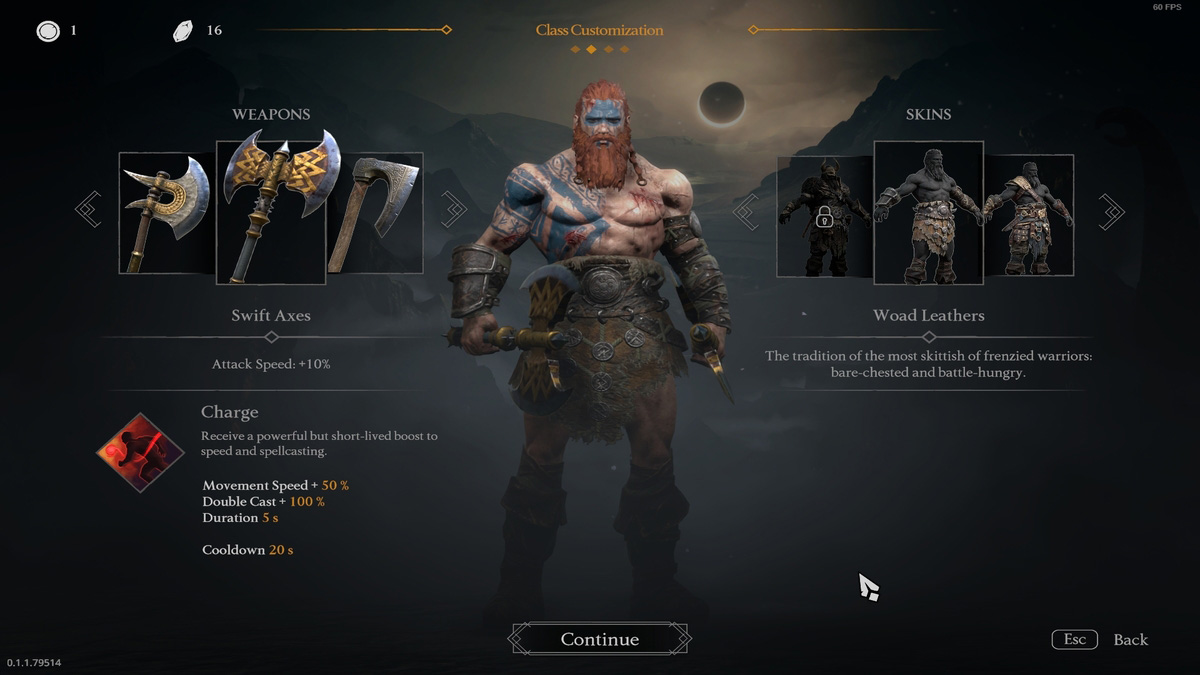1200x675 pixels.
Task: Choose the Swift Axes double-bladed weapon
Action: [x=271, y=211]
